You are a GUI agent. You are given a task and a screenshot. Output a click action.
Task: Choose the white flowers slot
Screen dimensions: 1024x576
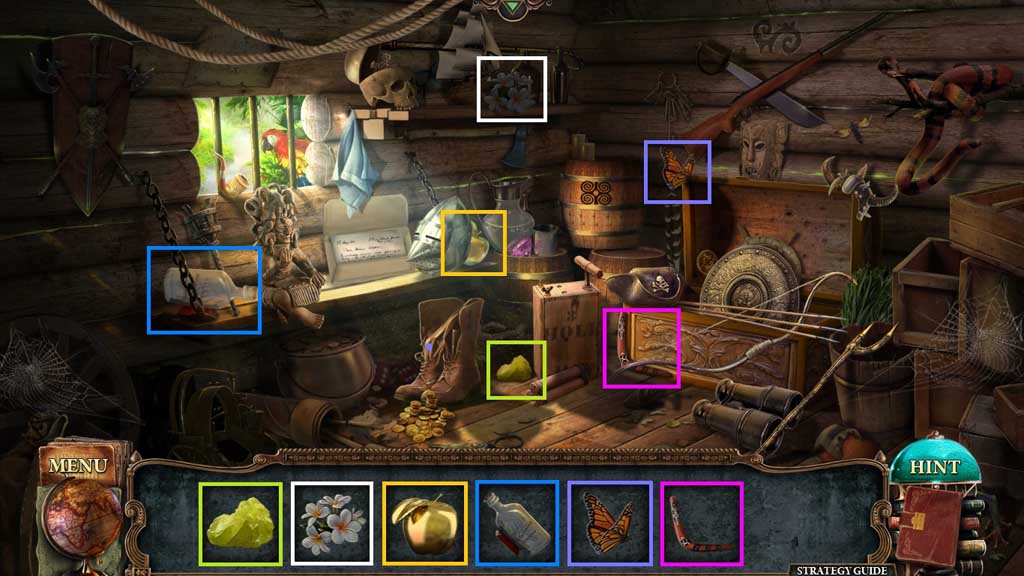333,523
